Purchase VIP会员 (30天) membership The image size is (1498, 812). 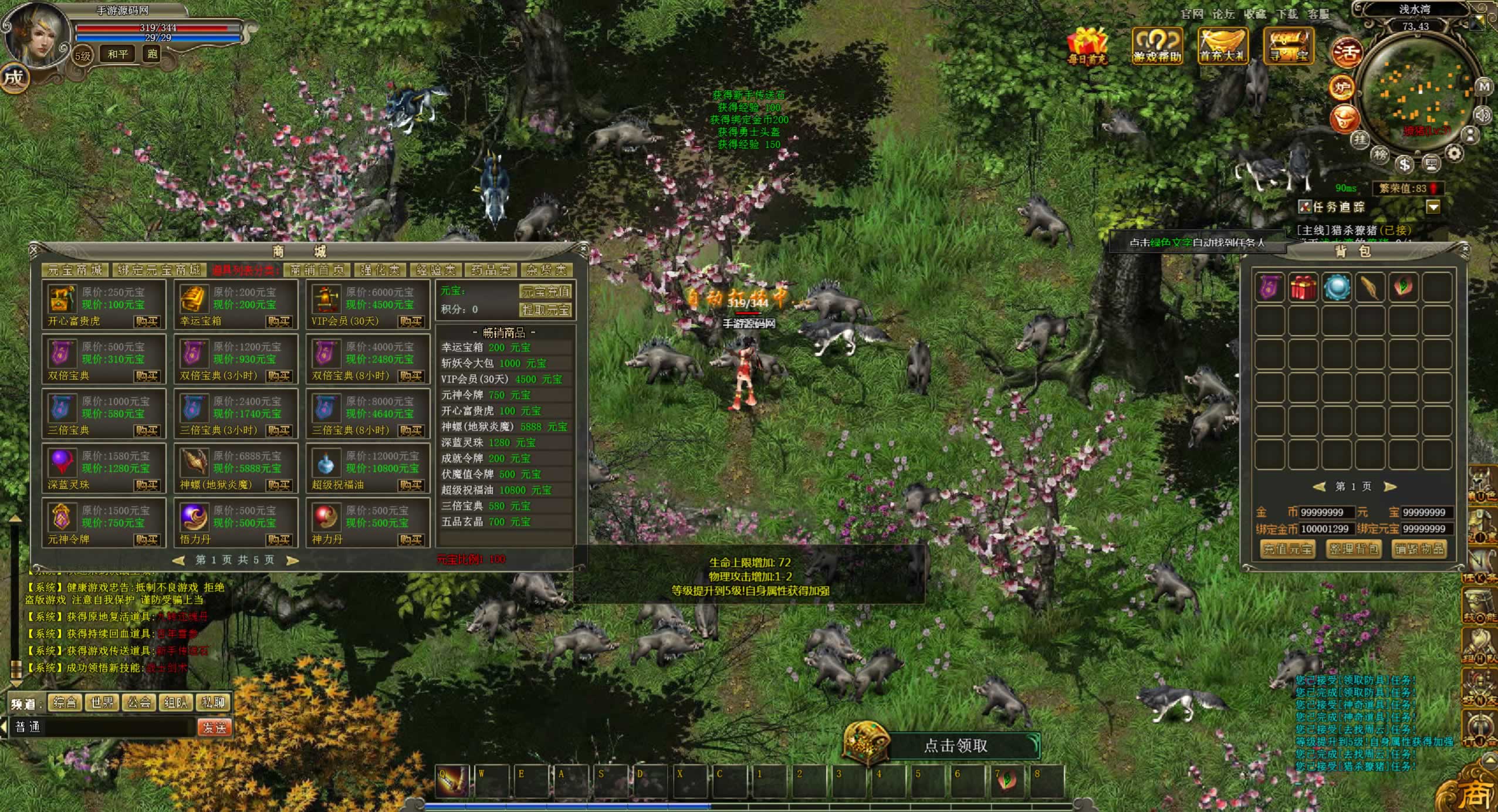tap(411, 321)
